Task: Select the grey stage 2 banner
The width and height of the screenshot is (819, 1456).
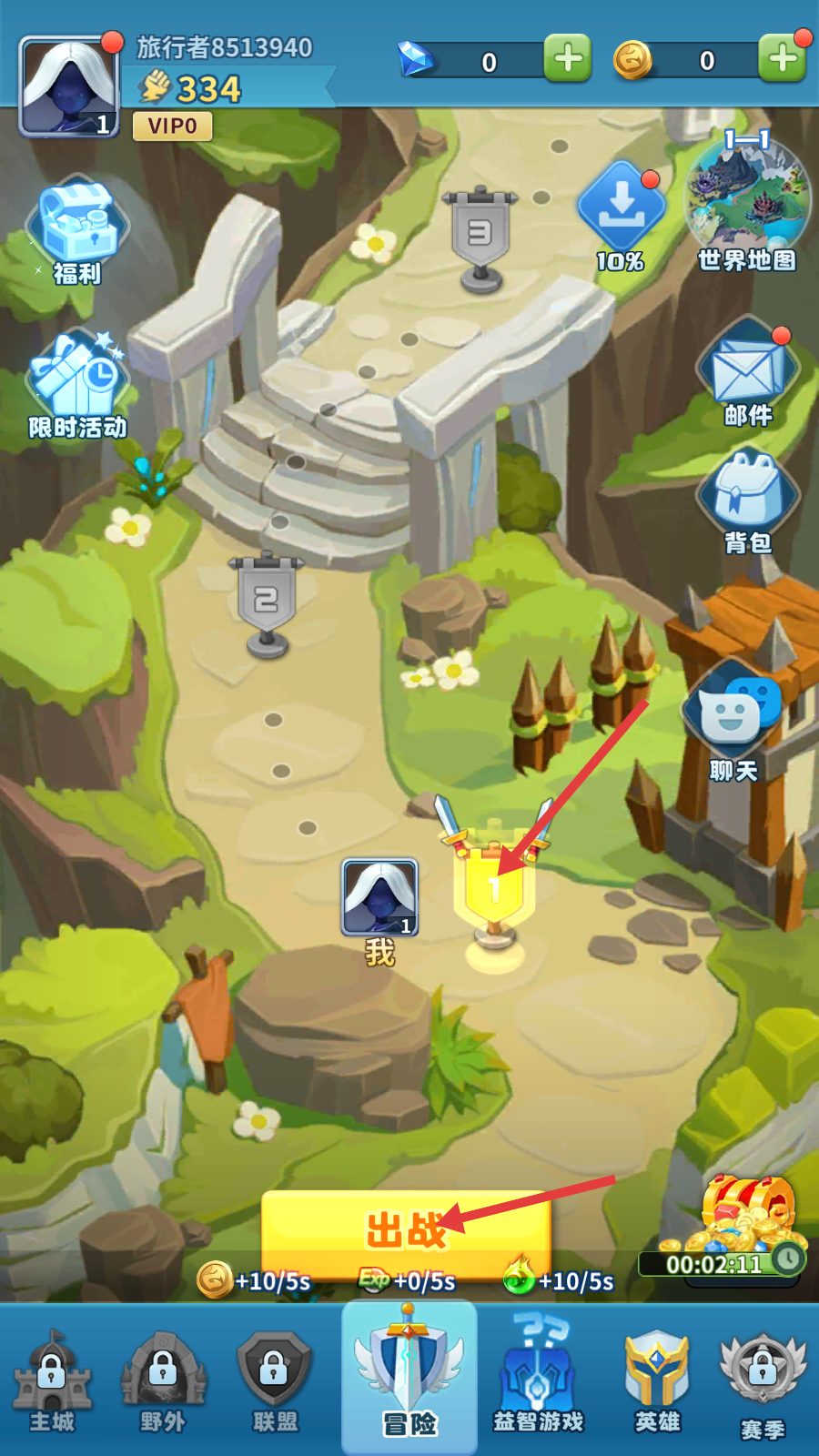Action: pyautogui.click(x=266, y=601)
